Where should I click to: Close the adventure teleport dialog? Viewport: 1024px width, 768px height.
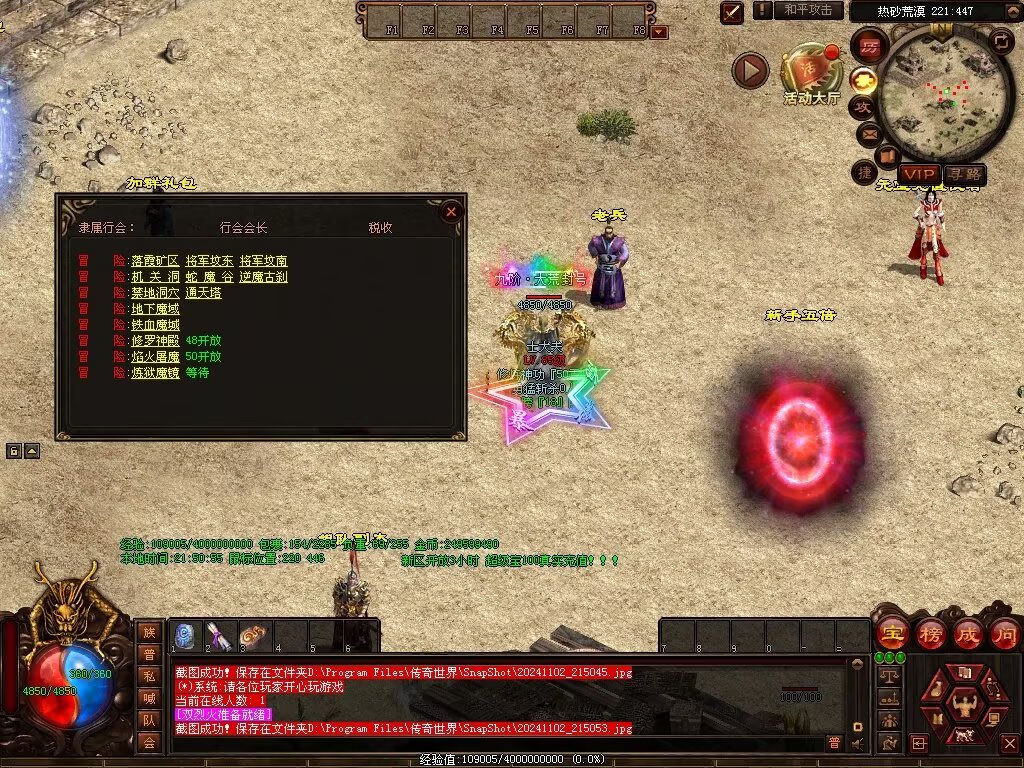pyautogui.click(x=451, y=211)
